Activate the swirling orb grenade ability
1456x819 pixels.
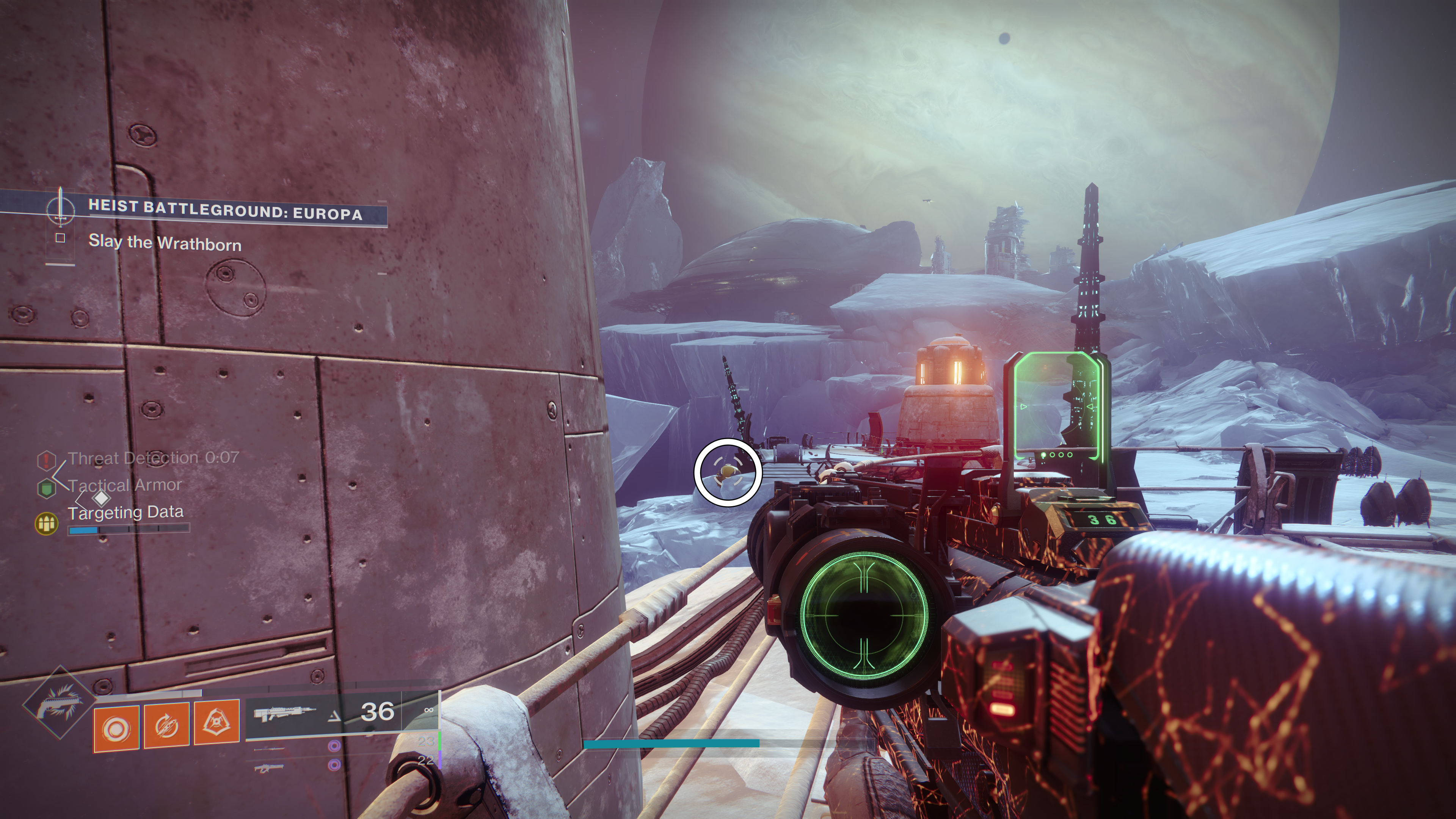coord(116,729)
